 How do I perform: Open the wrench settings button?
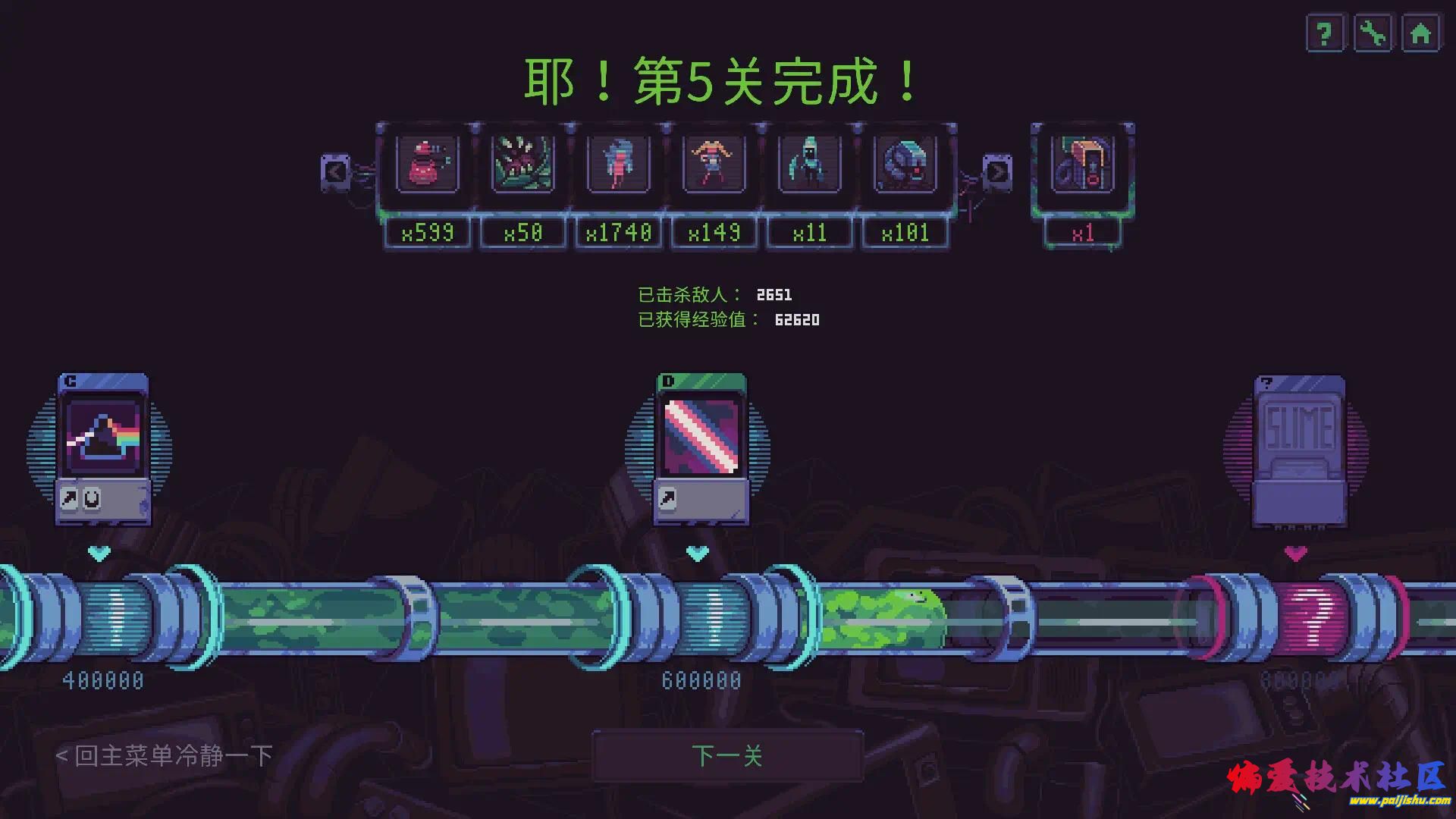point(1373,34)
